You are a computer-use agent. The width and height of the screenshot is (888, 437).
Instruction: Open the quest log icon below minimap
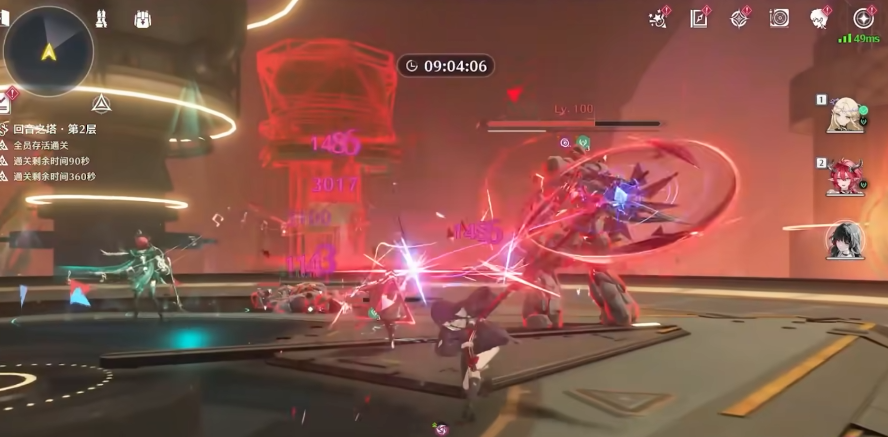(x=5, y=100)
